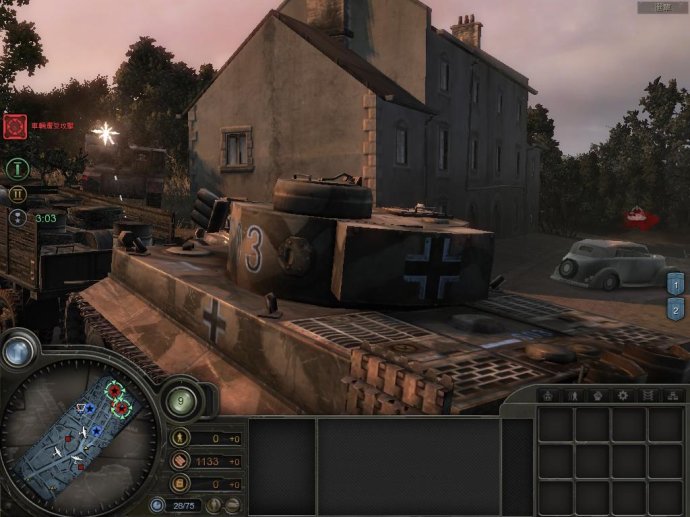Select the secondary objective II icon
The height and width of the screenshot is (517, 690).
17,193
